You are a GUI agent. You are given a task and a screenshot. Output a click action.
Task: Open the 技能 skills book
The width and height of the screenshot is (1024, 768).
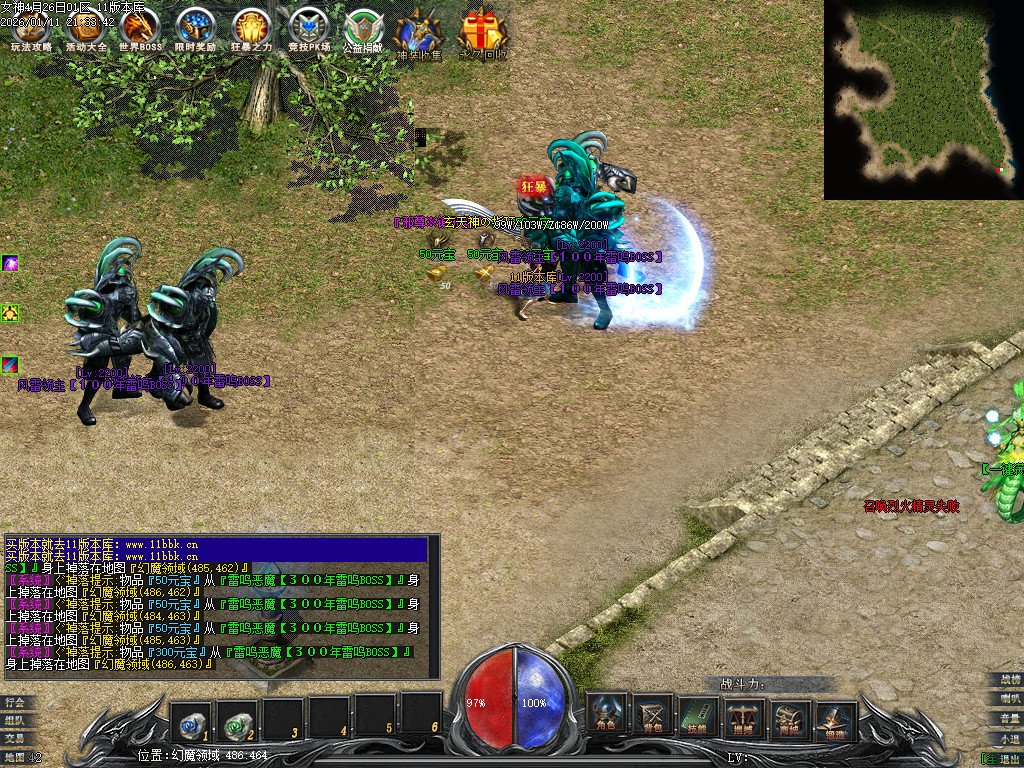coord(699,715)
